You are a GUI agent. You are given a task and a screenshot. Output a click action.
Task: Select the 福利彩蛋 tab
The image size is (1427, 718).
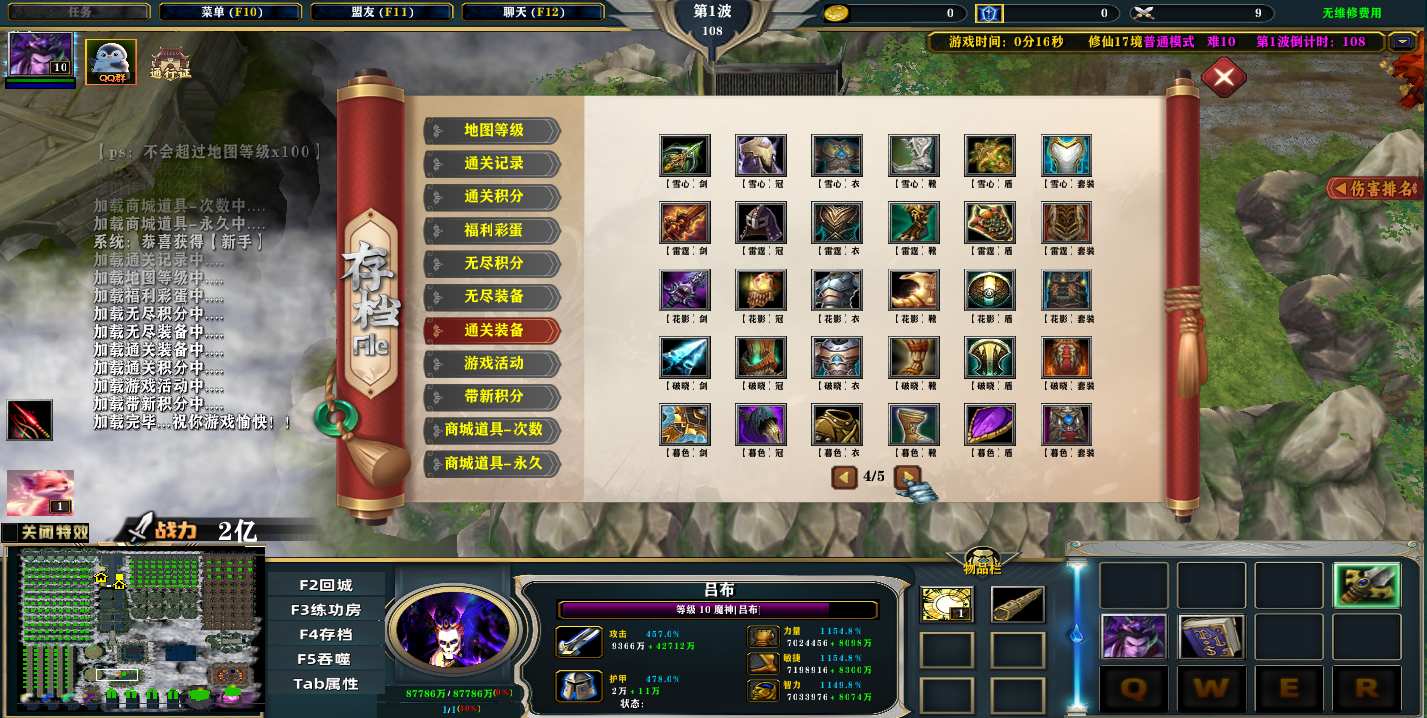[493, 230]
